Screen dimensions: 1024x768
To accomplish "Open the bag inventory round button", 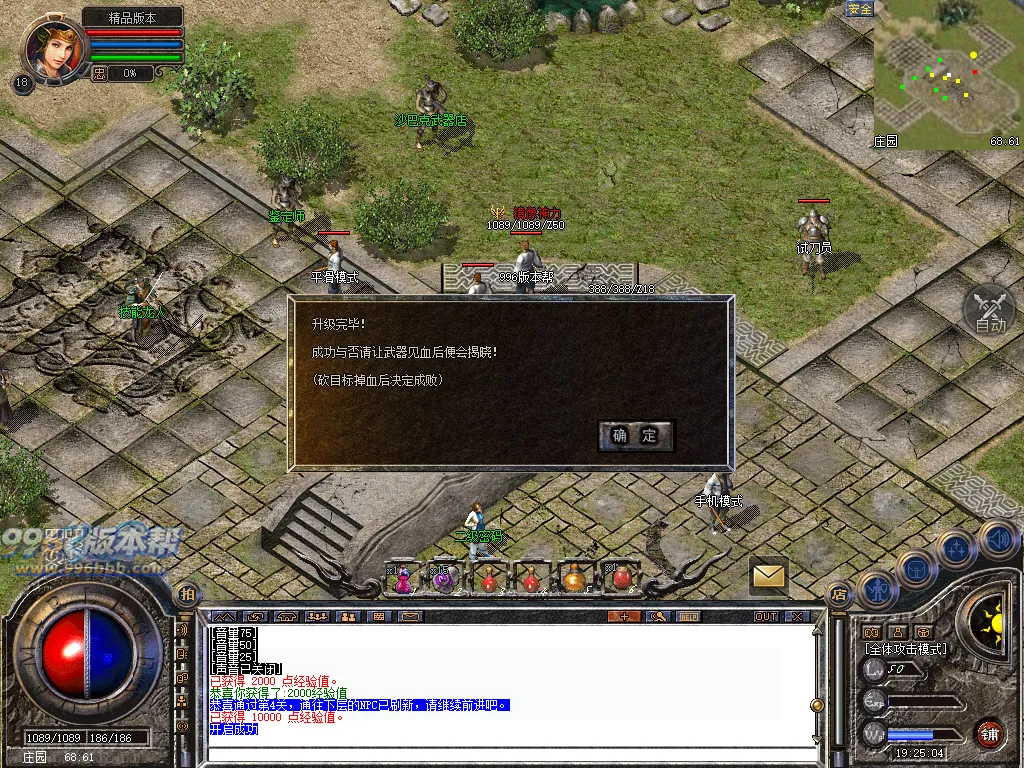I will click(x=916, y=569).
